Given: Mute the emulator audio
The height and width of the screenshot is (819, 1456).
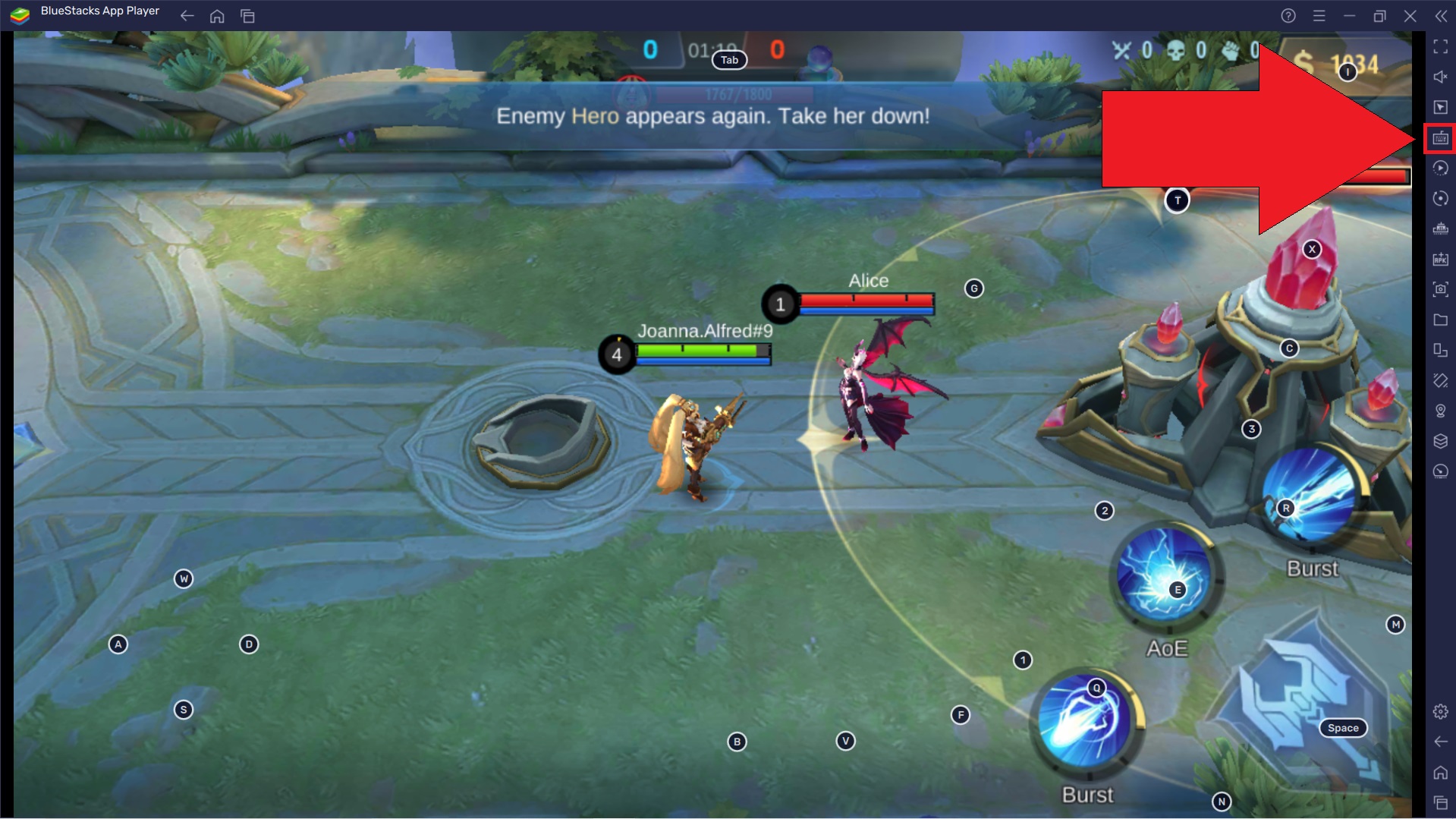Looking at the screenshot, I should pyautogui.click(x=1440, y=77).
